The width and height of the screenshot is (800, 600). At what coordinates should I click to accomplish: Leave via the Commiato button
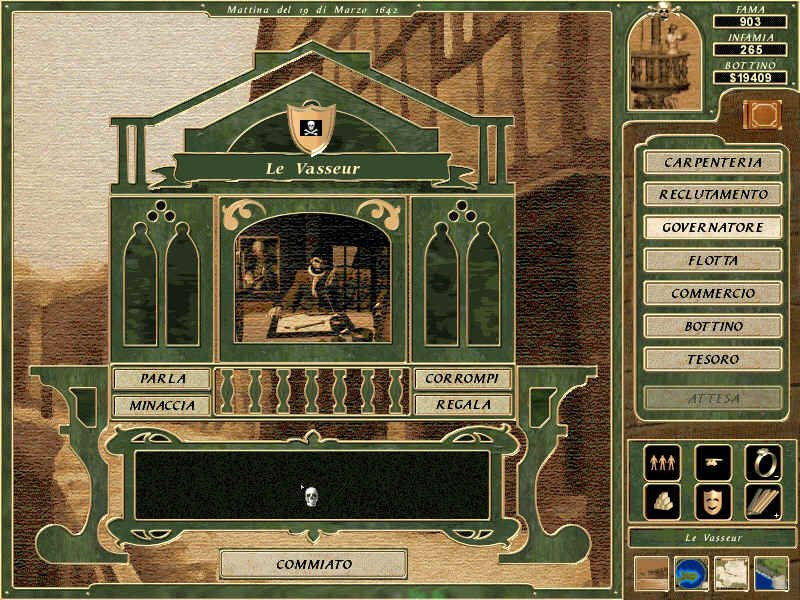pyautogui.click(x=314, y=564)
